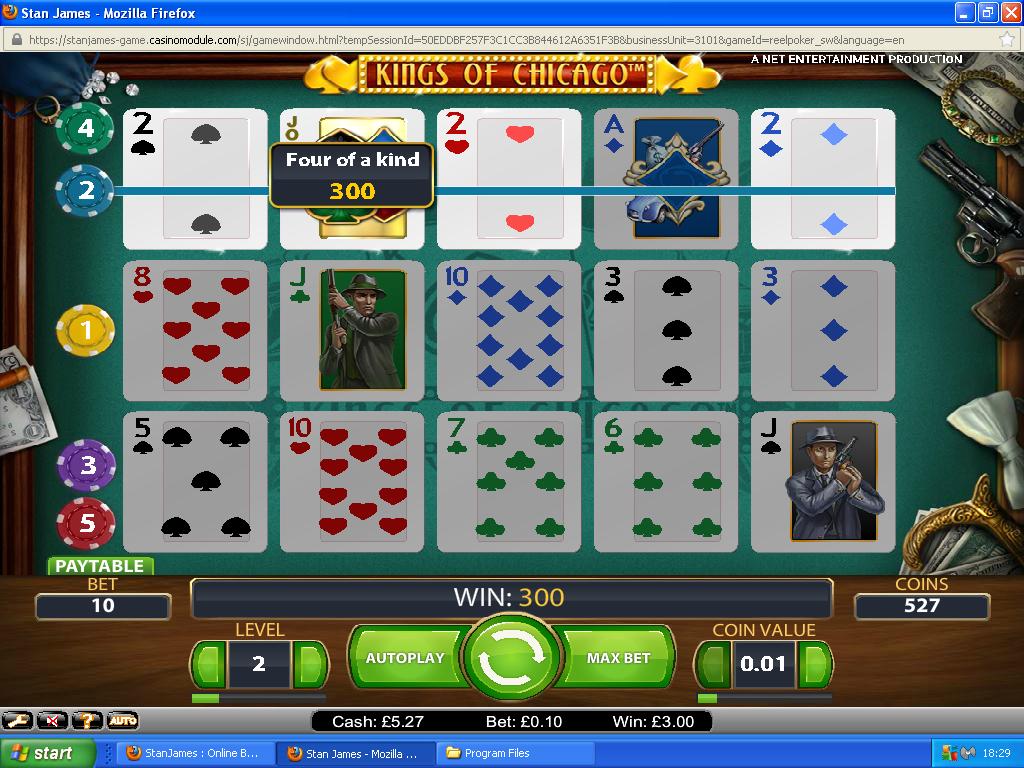Toggle sound with the speaker icon

tap(52, 720)
